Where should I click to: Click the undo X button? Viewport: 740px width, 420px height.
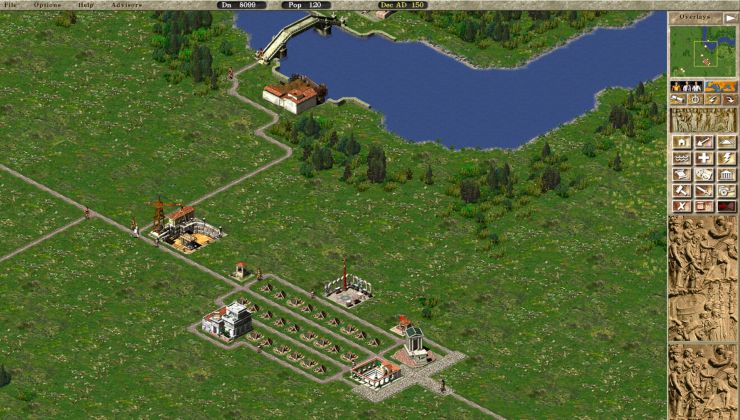(x=681, y=206)
